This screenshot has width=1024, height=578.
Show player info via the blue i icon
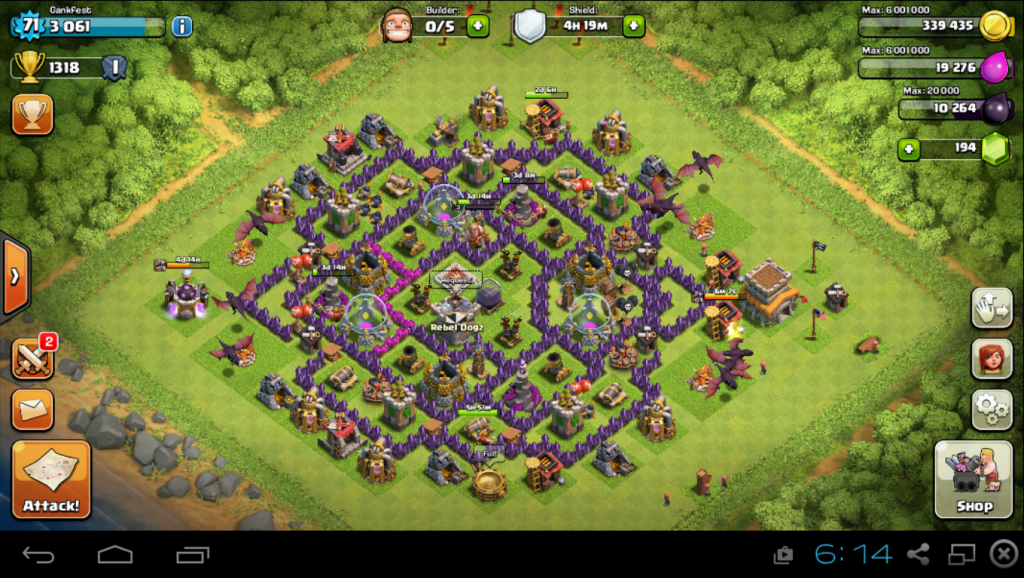181,26
